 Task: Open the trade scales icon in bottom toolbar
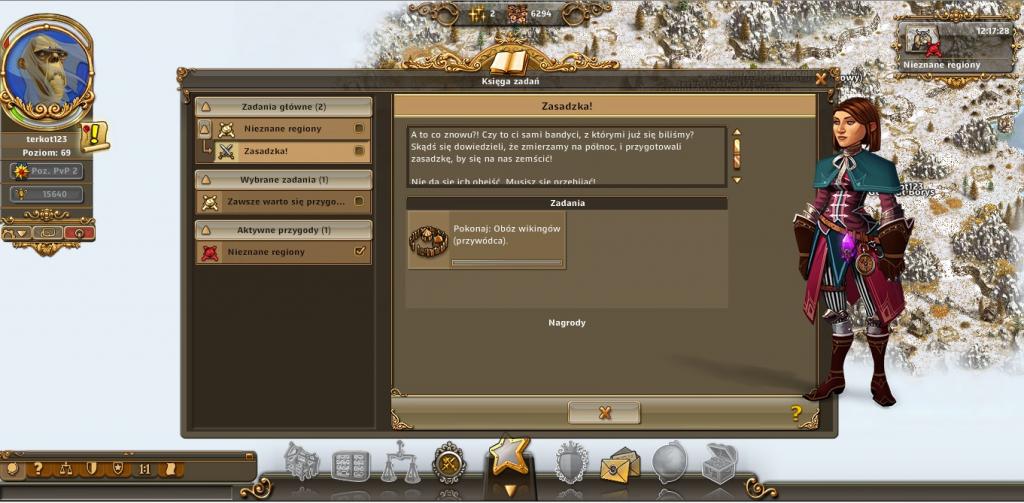tap(401, 463)
